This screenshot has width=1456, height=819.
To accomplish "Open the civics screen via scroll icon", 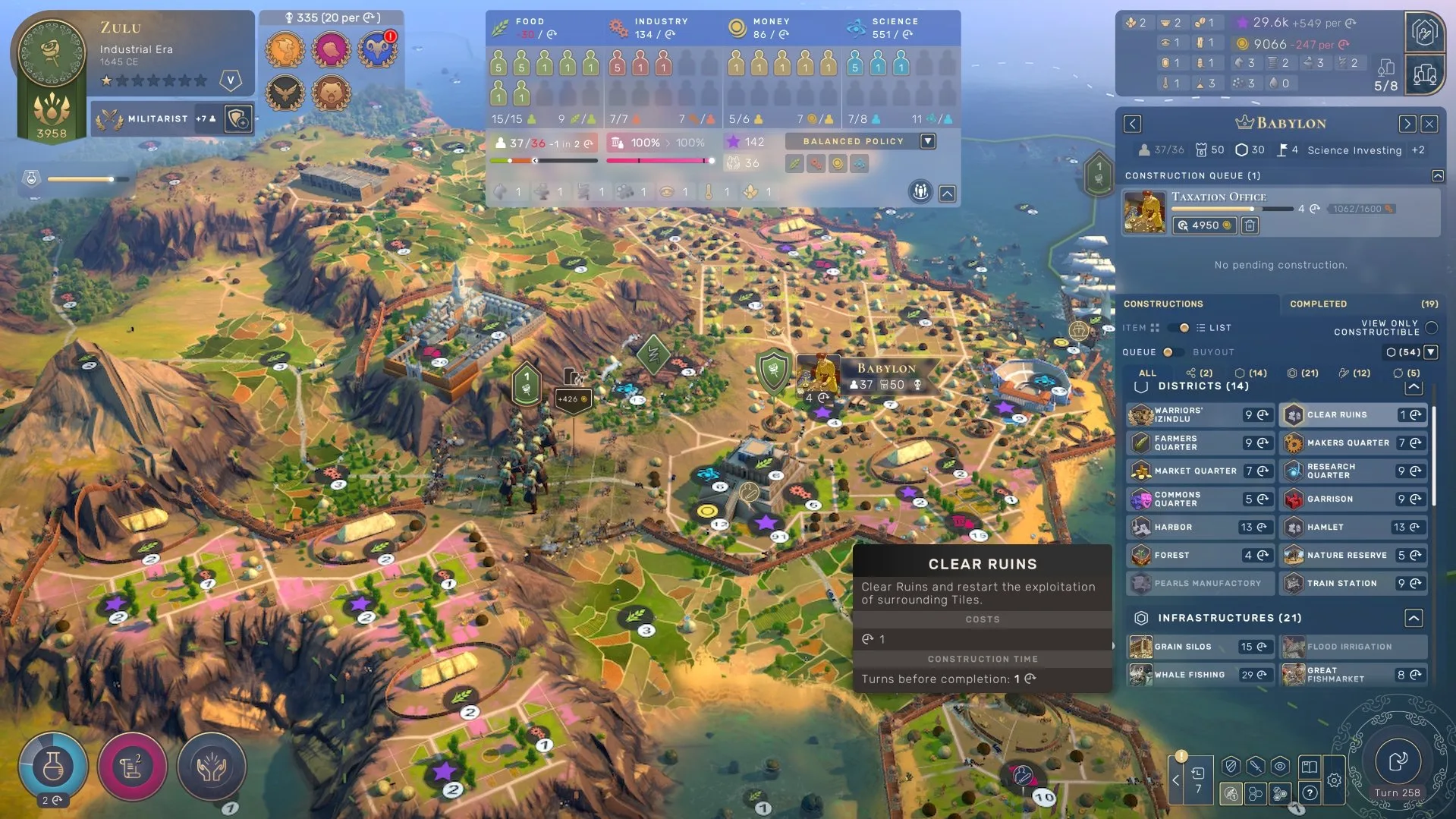I will click(133, 767).
